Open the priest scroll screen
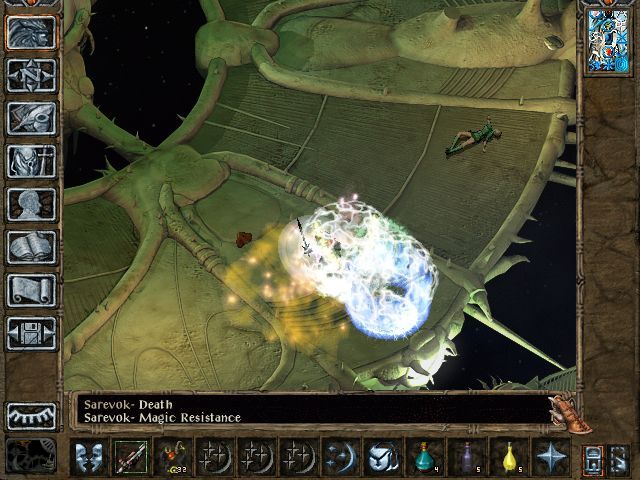Viewport: 640px width, 480px height. point(31,290)
